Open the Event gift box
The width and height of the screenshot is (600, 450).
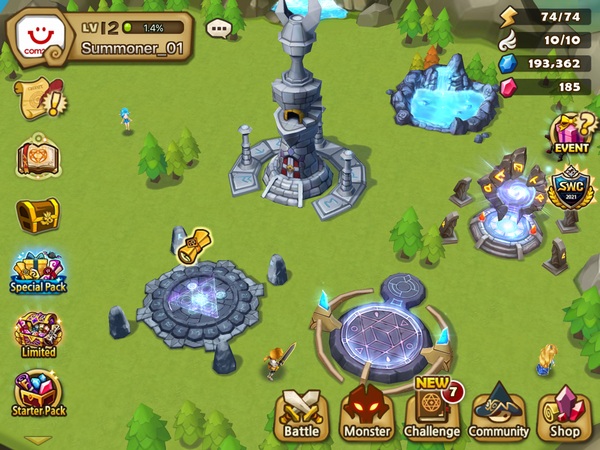(x=571, y=133)
